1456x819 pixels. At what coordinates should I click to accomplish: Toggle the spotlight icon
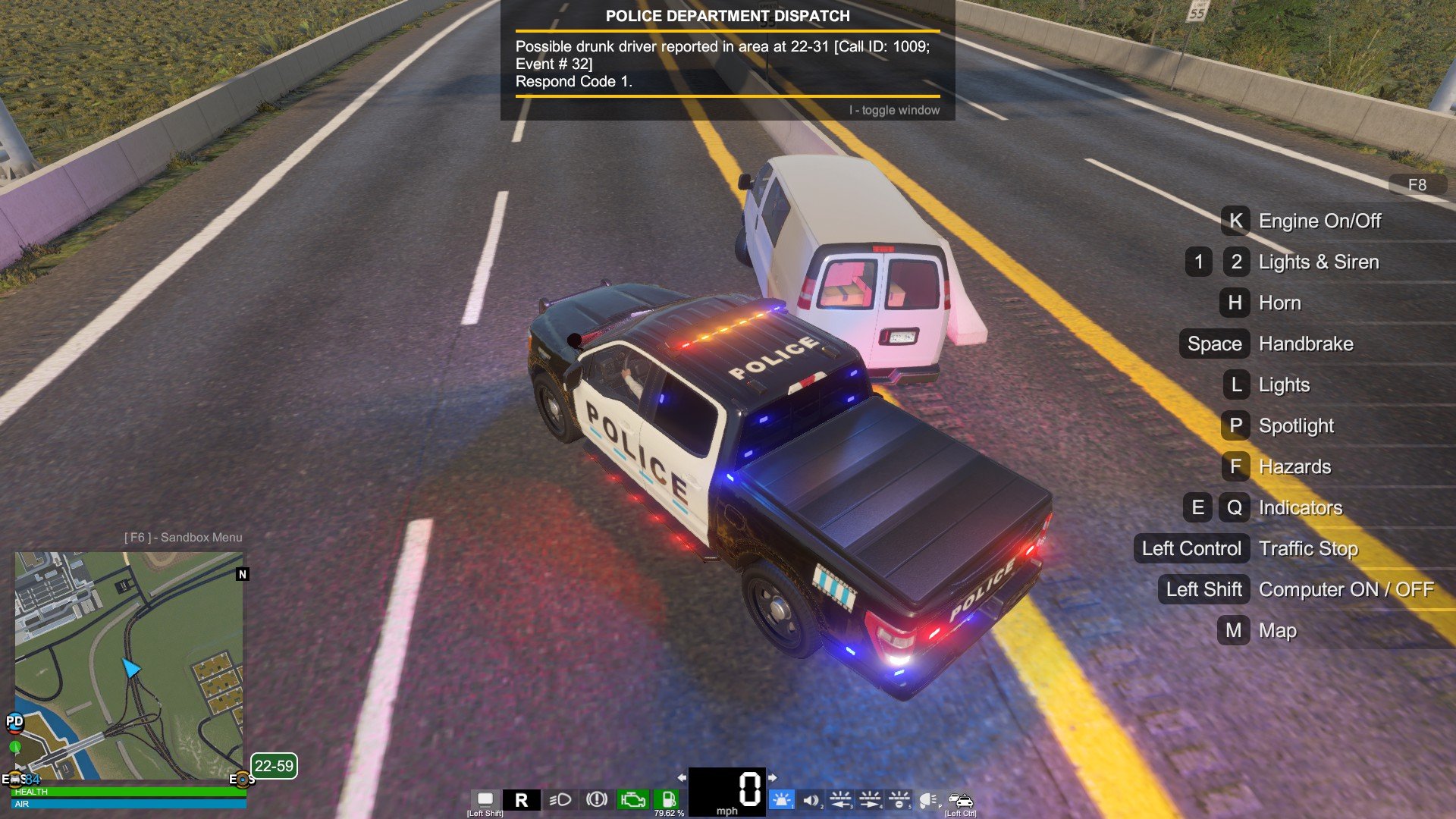[928, 800]
